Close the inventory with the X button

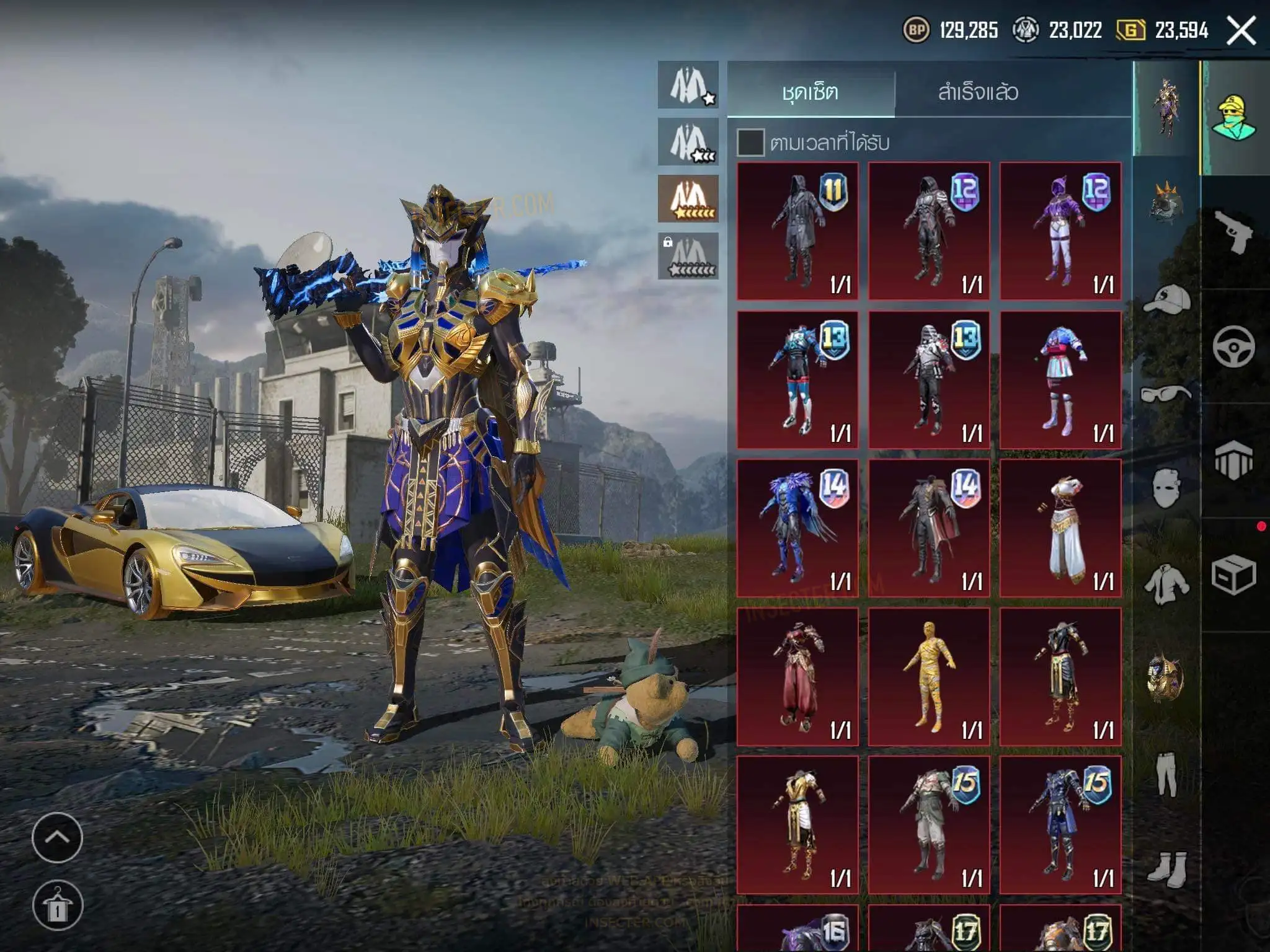click(1241, 30)
